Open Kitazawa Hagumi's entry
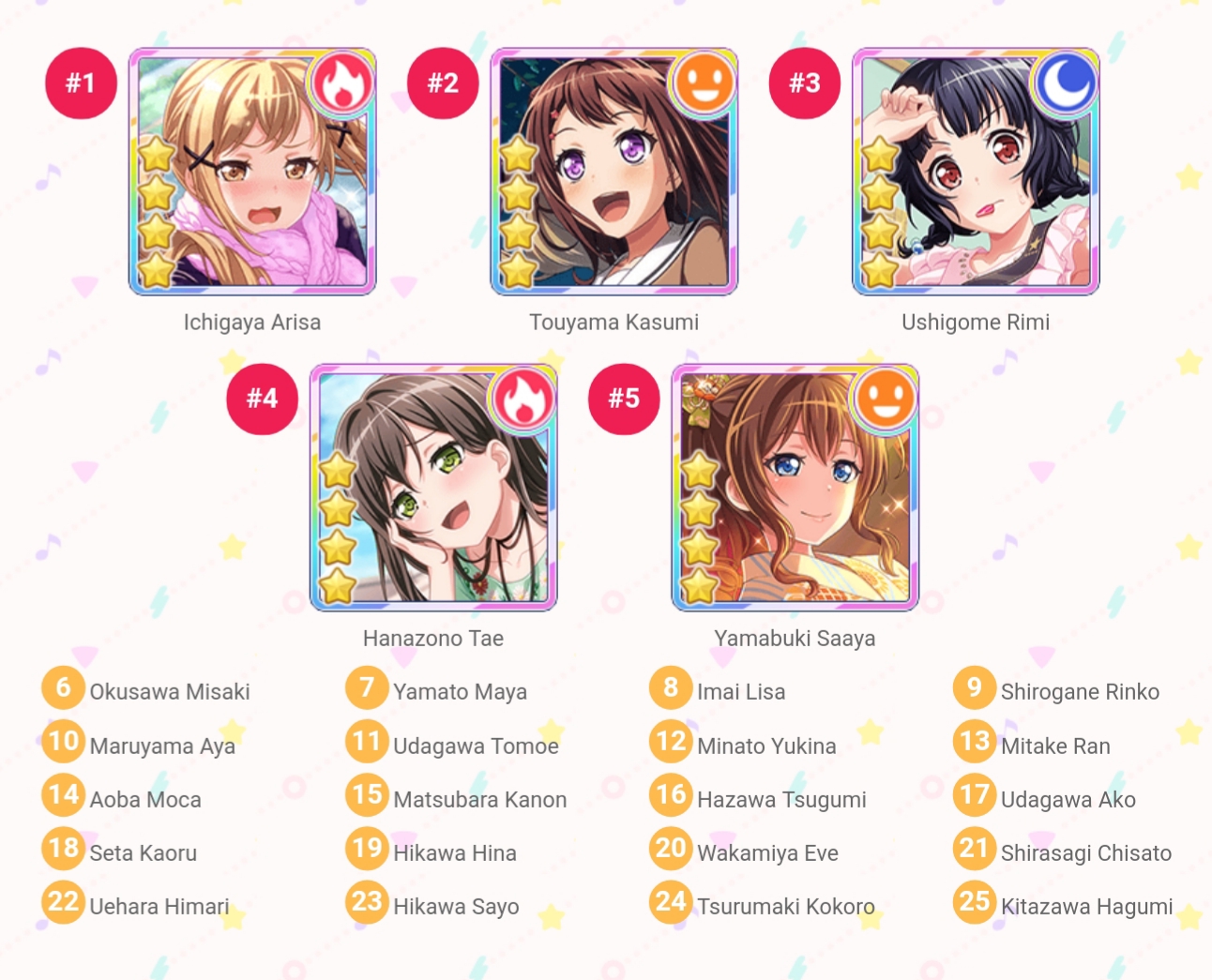 click(x=1086, y=907)
